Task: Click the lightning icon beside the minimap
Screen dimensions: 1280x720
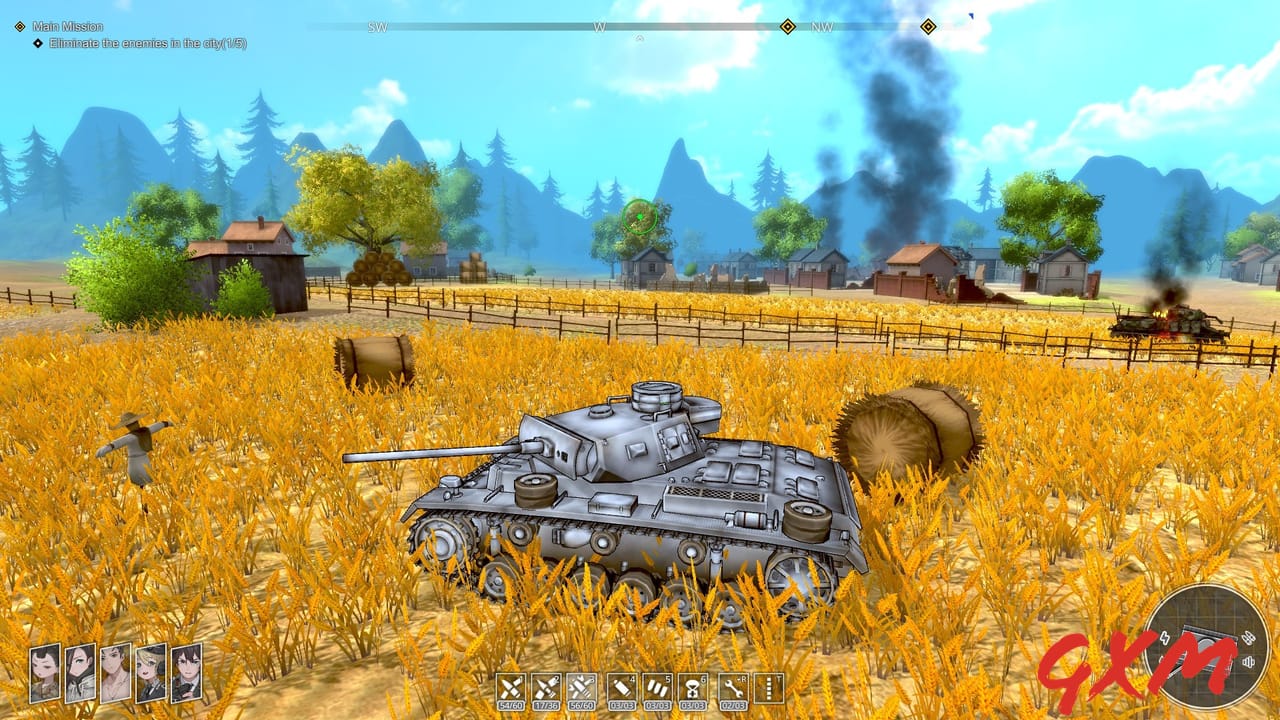Action: [x=1165, y=638]
